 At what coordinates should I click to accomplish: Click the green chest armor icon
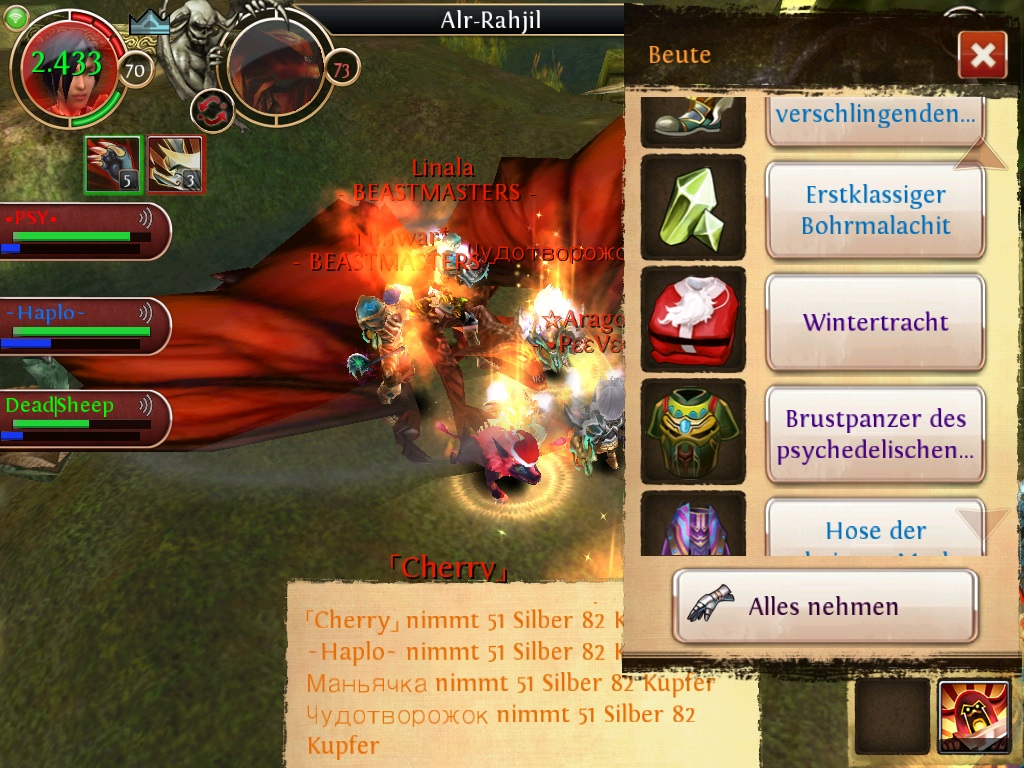693,433
